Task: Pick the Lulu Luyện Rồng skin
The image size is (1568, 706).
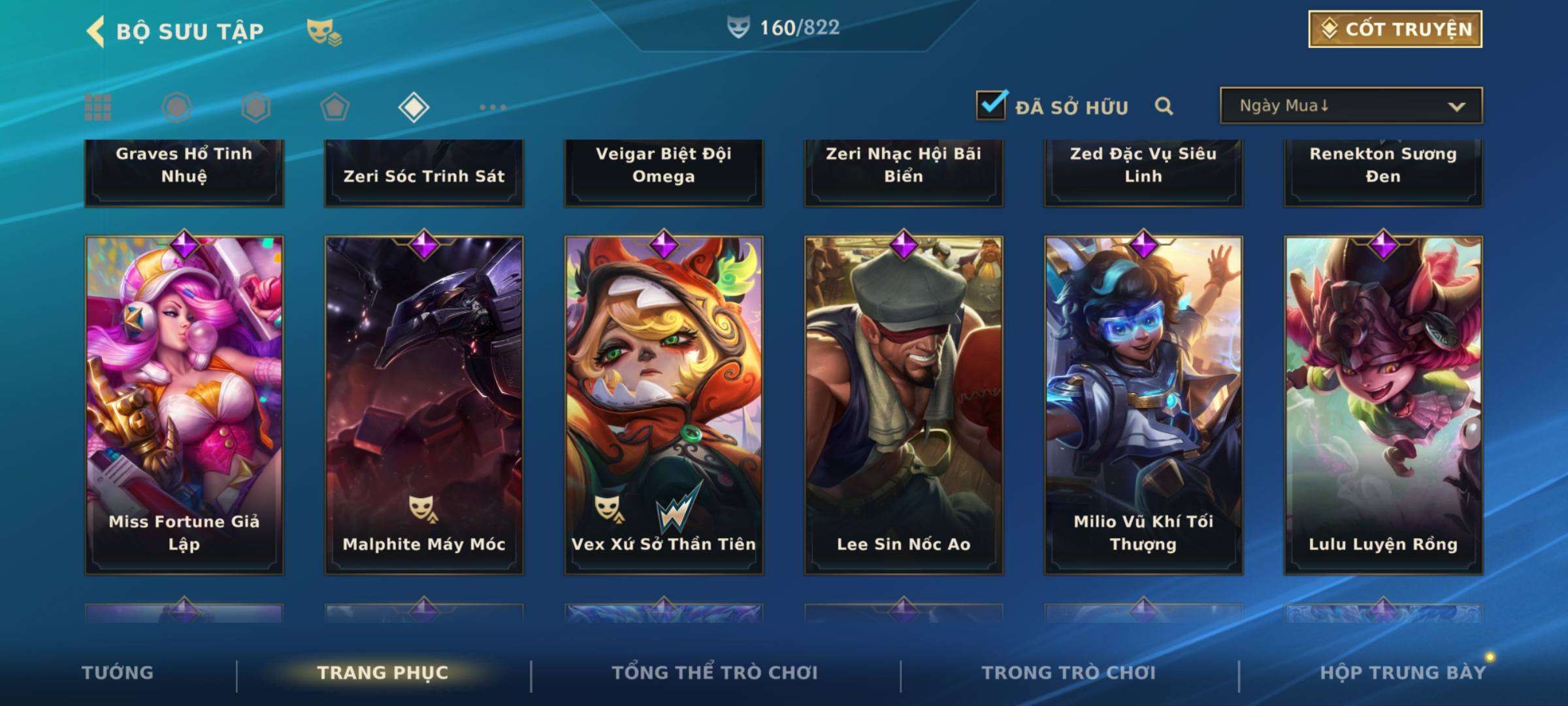Action: tap(1383, 405)
